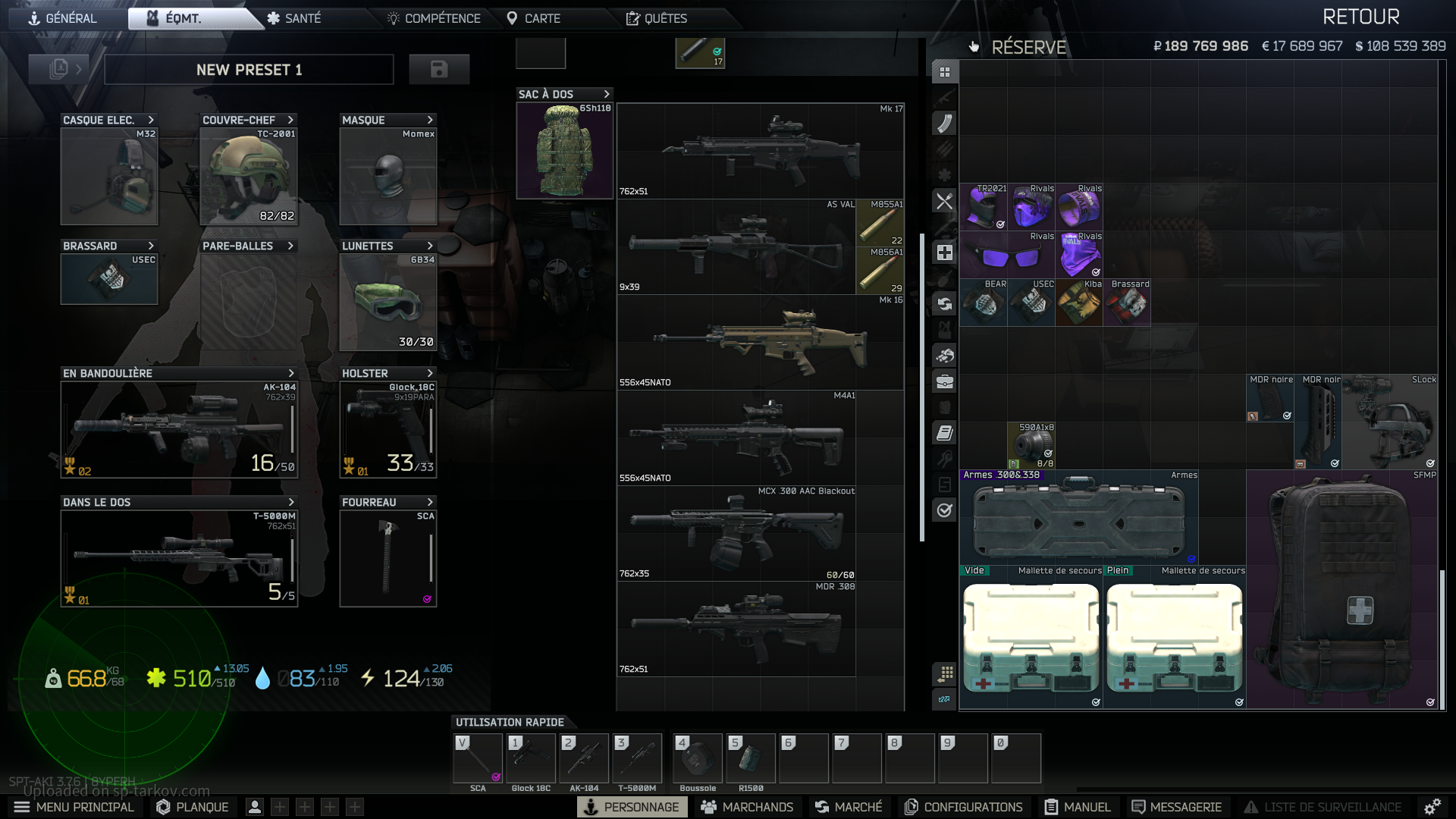Open the gear settings icon

1432,807
